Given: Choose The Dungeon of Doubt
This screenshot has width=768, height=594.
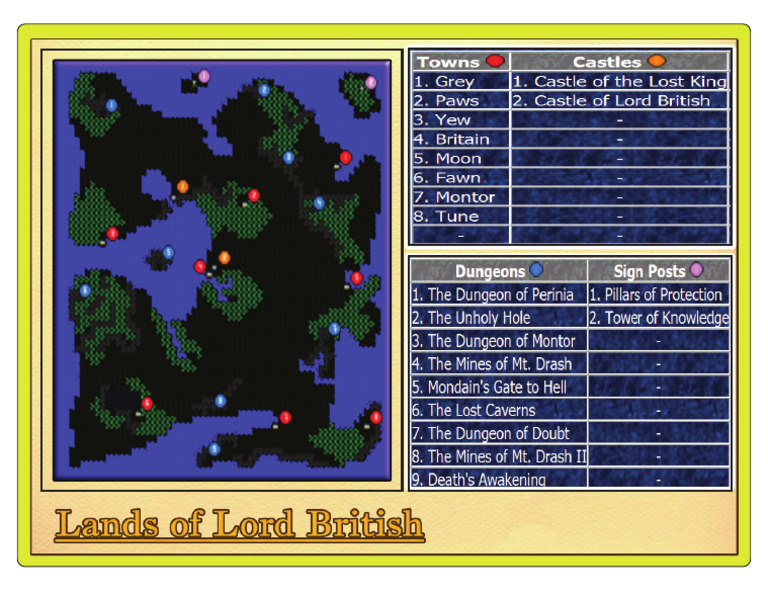Looking at the screenshot, I should pyautogui.click(x=490, y=433).
